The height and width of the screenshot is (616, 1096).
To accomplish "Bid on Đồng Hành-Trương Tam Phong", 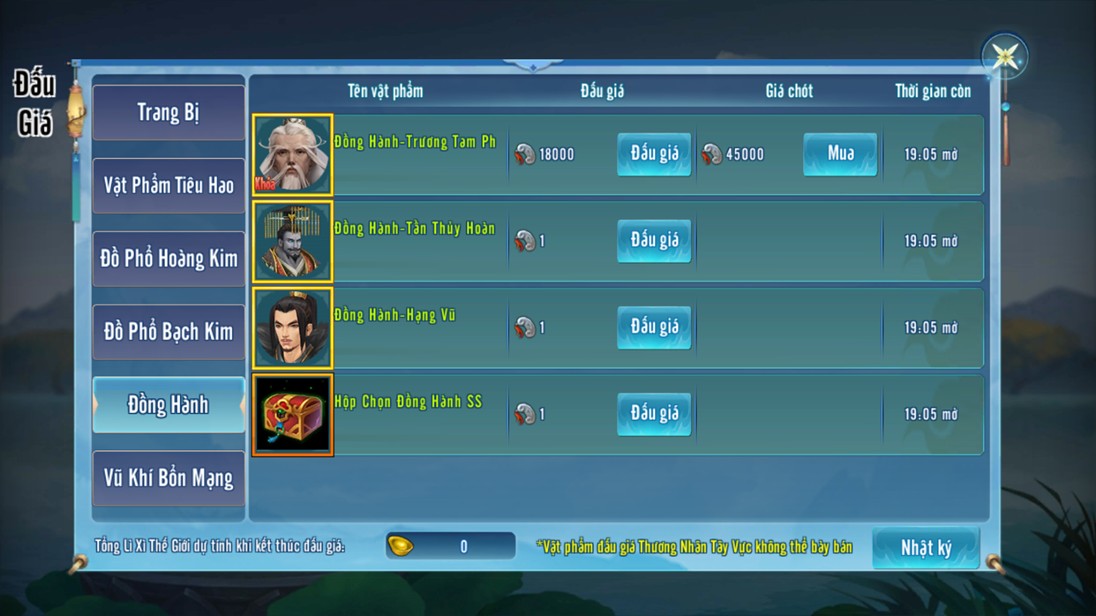I will coord(654,154).
